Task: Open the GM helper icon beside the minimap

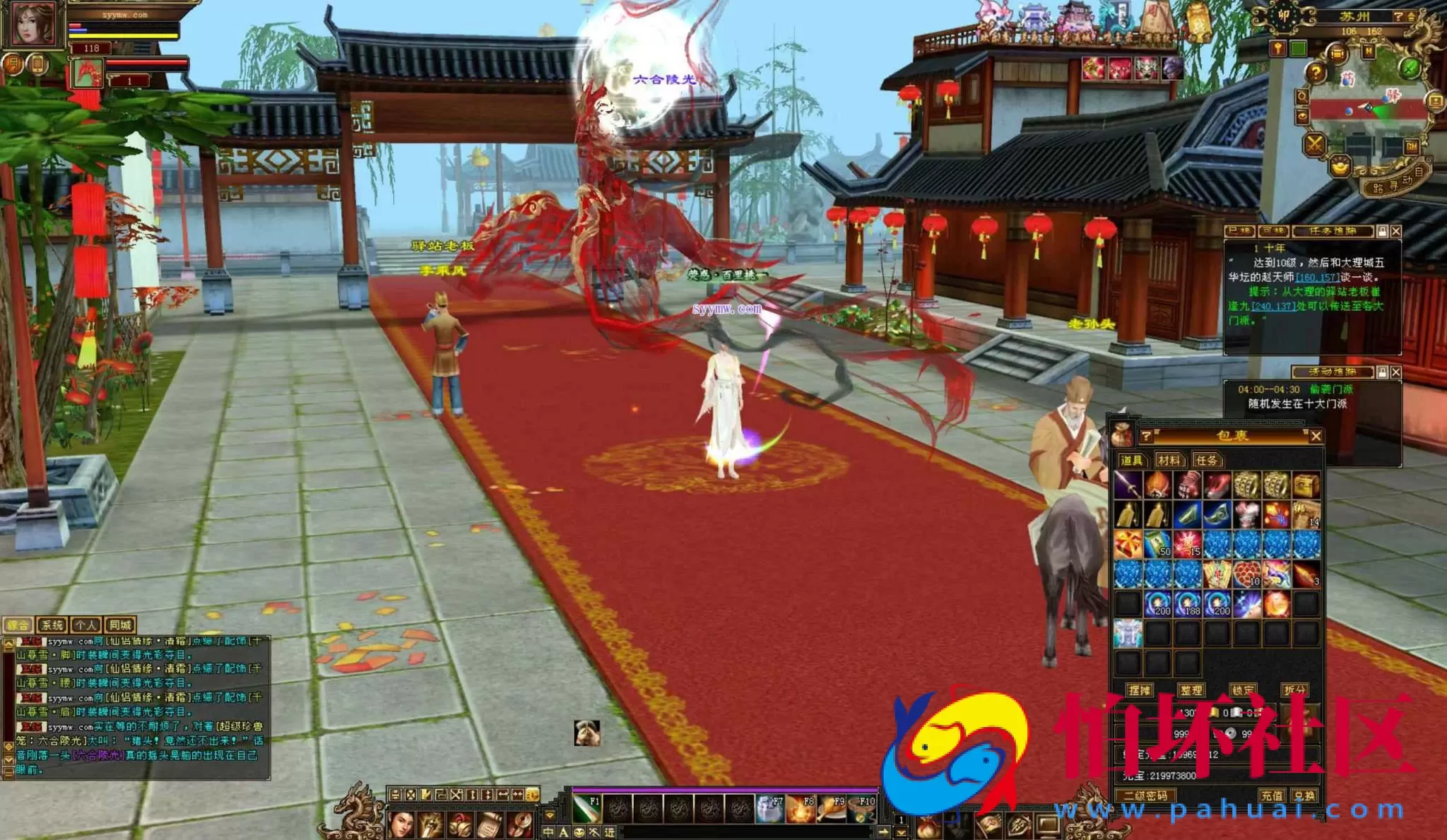Action: pos(1412,146)
